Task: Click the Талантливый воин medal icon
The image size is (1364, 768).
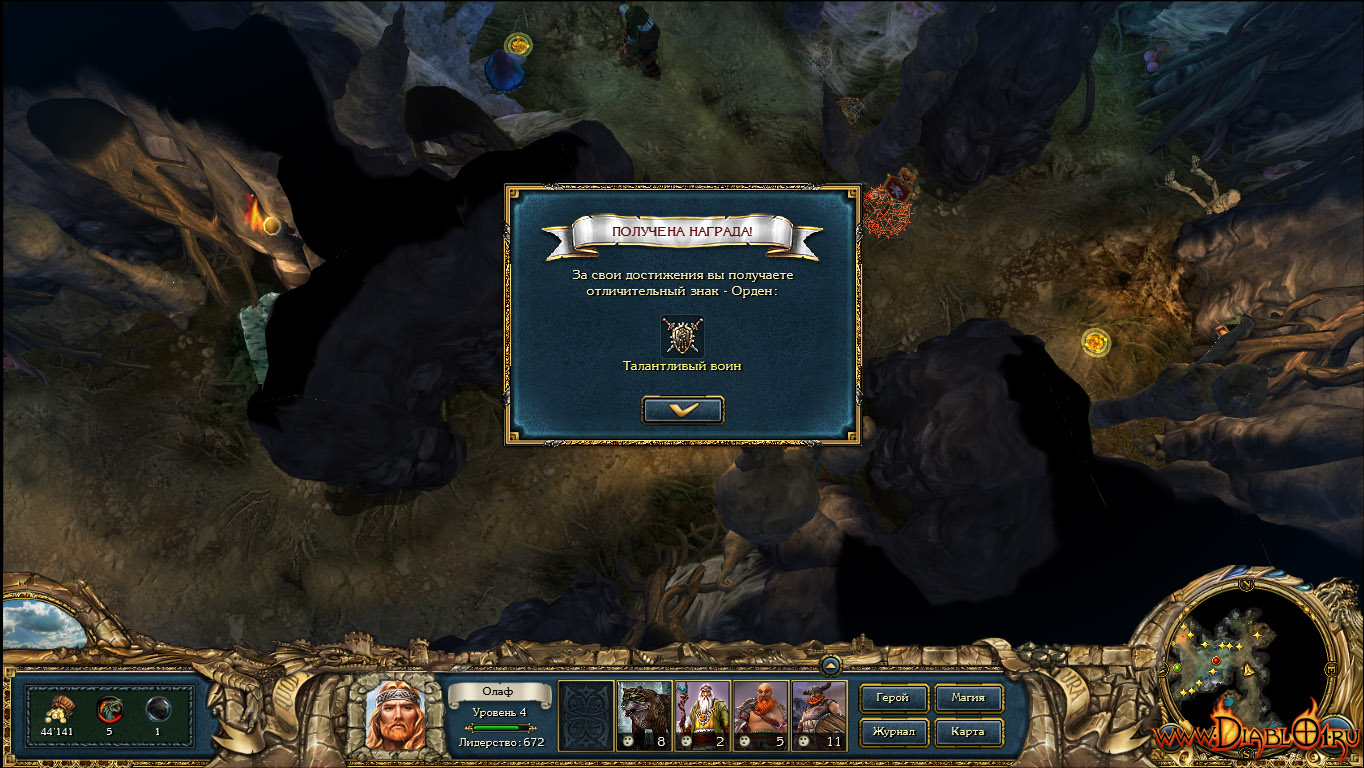Action: (x=682, y=336)
